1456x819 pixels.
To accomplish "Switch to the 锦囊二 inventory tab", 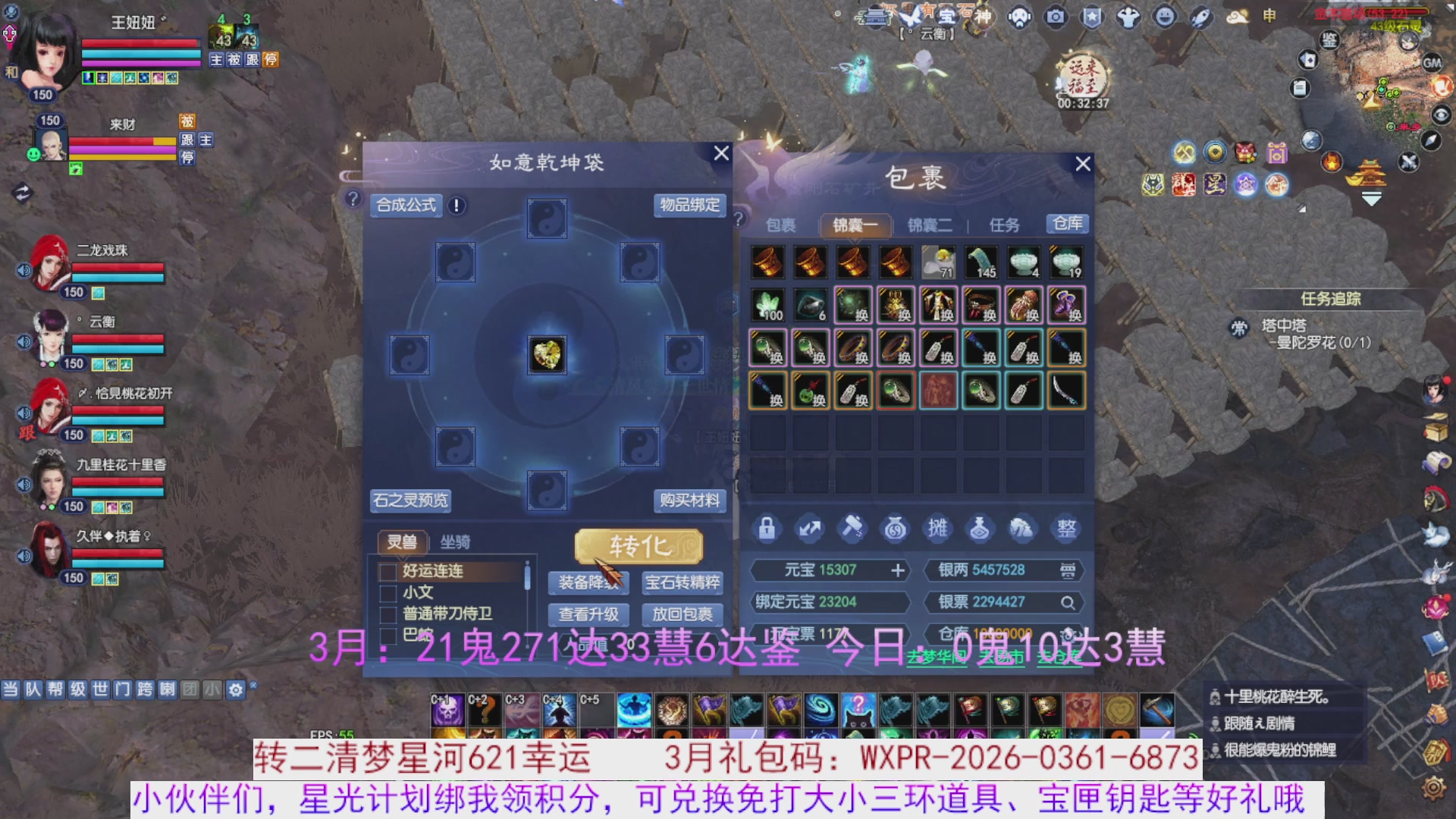I will click(930, 224).
